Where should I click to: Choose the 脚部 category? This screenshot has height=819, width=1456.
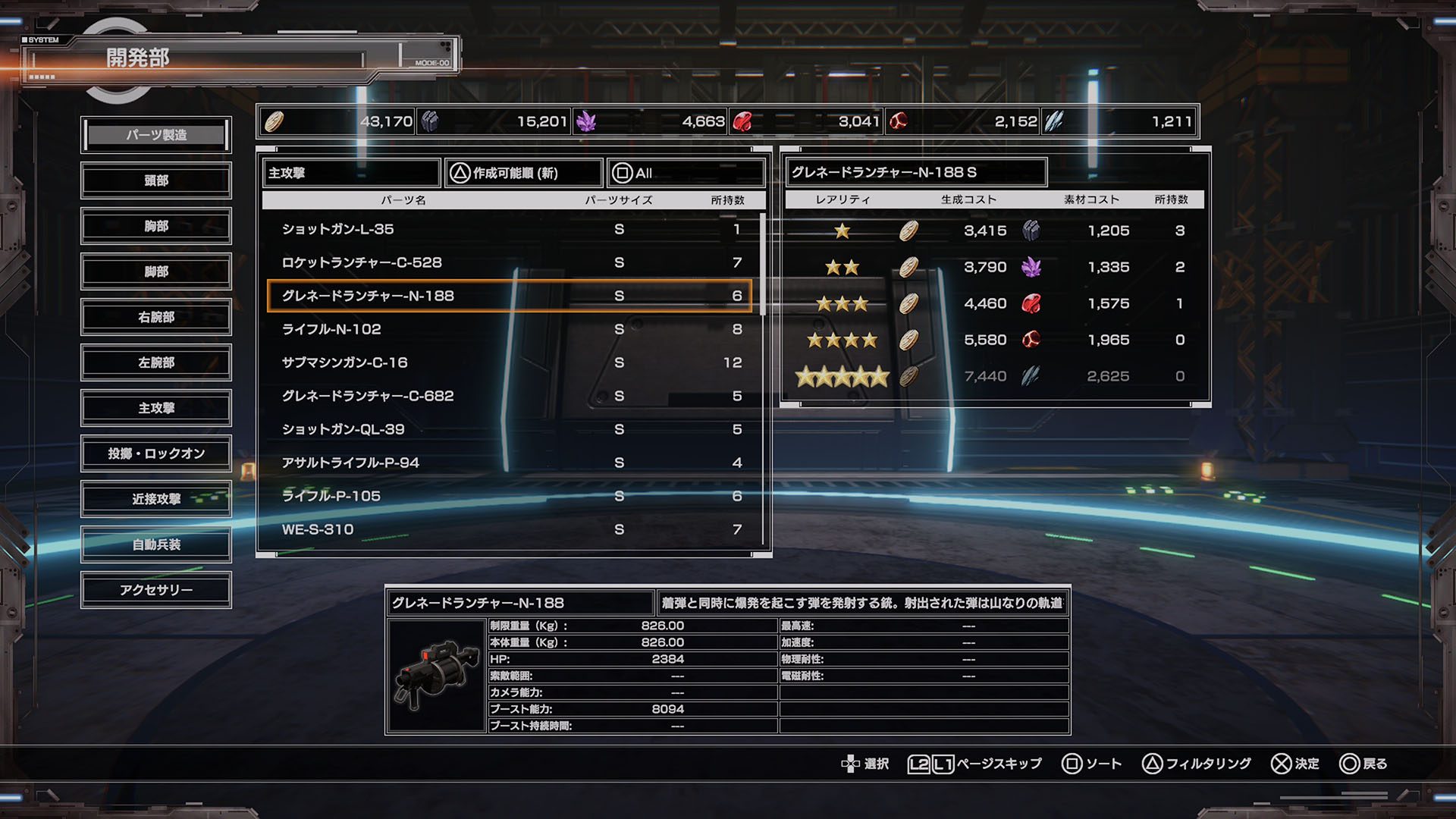(156, 271)
